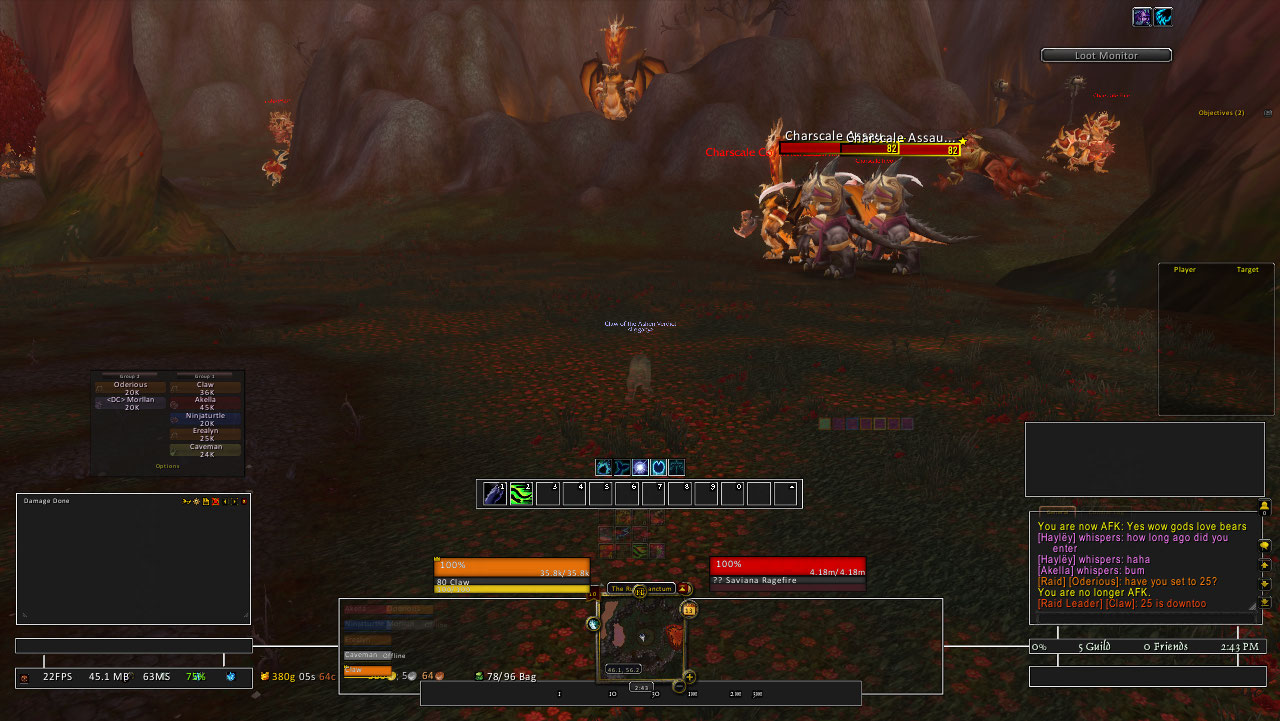This screenshot has width=1280, height=721.
Task: Zoom out the minimap with minus button
Action: pos(679,686)
